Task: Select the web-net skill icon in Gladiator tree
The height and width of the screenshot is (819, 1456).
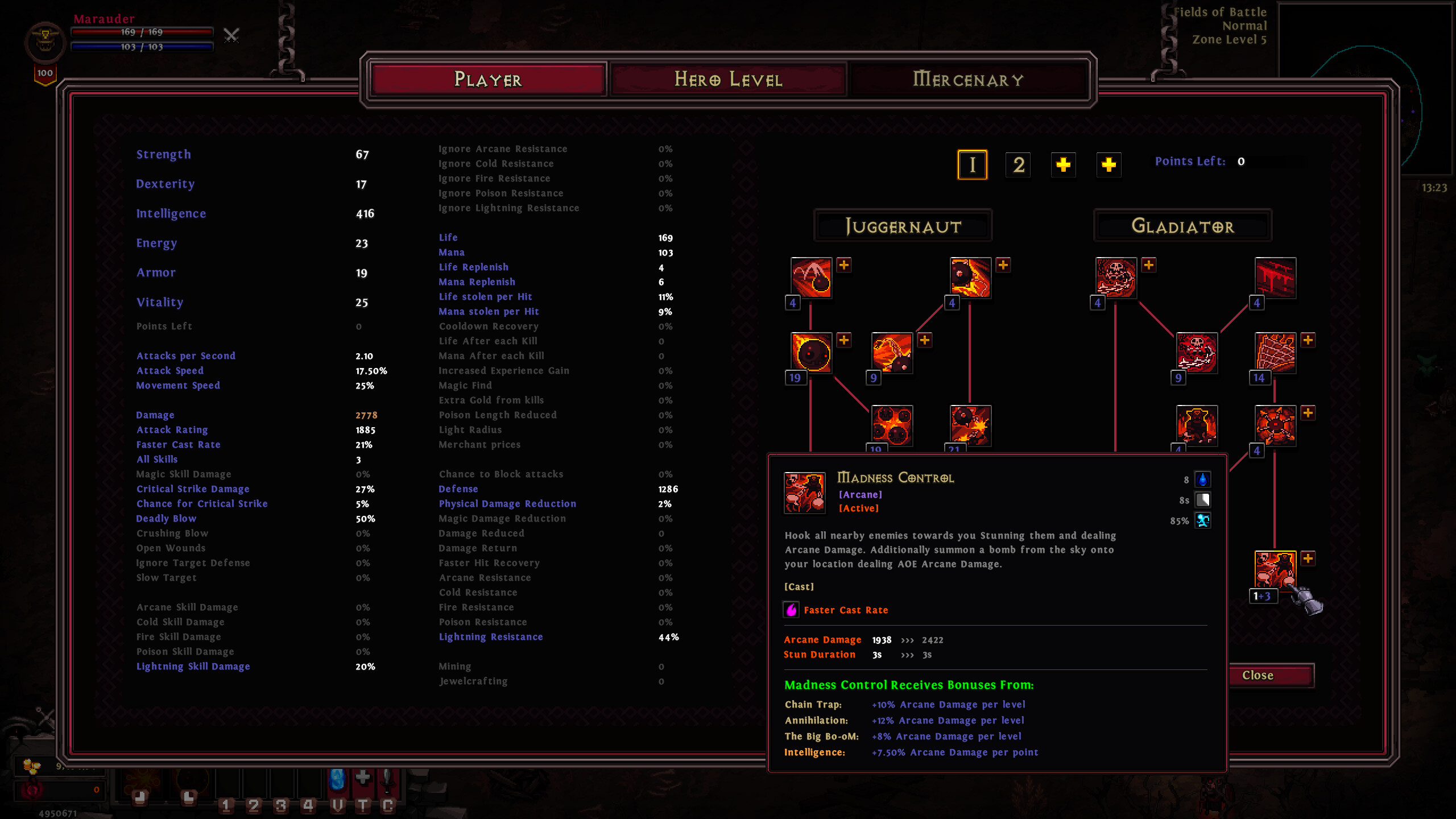Action: pyautogui.click(x=1276, y=353)
